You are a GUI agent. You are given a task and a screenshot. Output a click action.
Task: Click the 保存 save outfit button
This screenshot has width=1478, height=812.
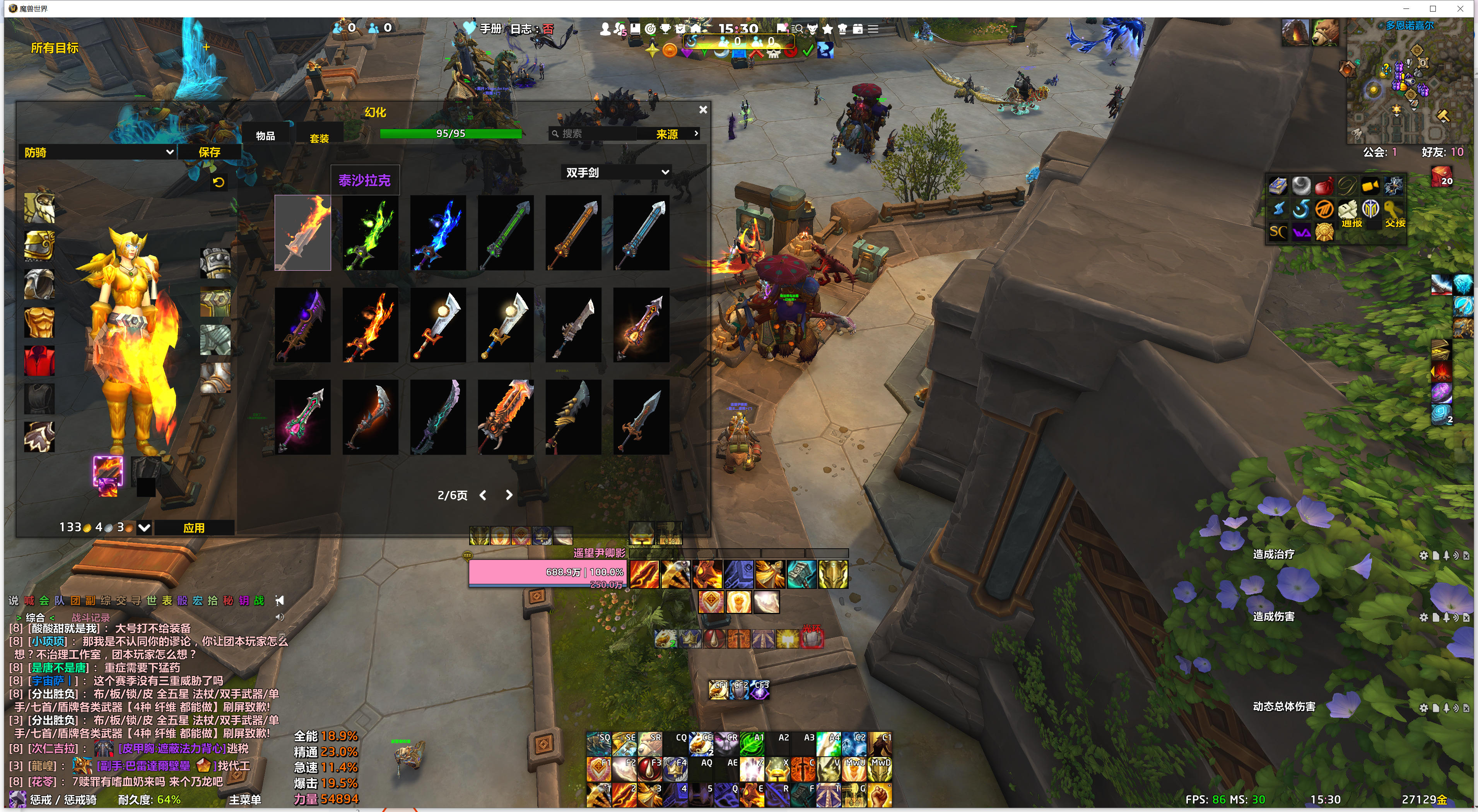209,152
